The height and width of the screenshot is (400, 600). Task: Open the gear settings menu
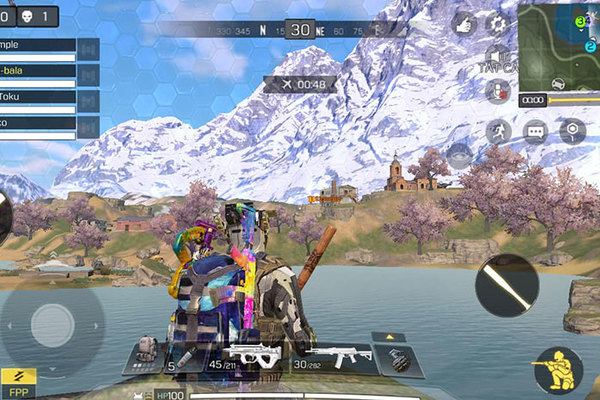click(x=496, y=23)
